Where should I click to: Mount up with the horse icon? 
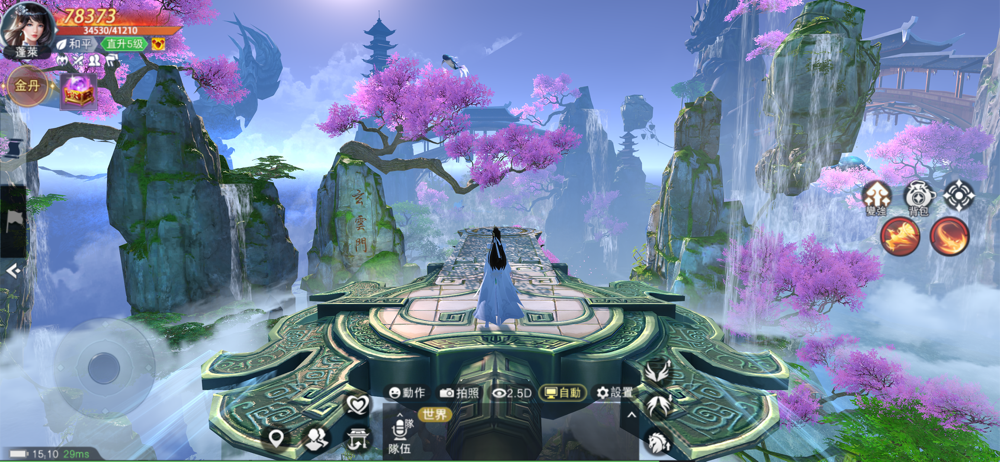(x=656, y=440)
